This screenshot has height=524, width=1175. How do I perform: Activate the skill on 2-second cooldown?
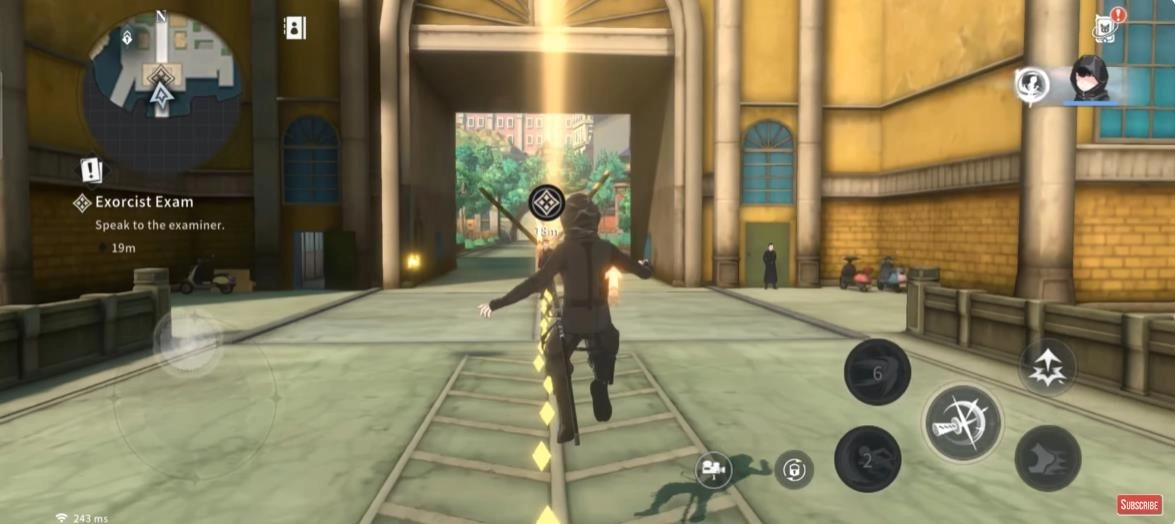867,458
